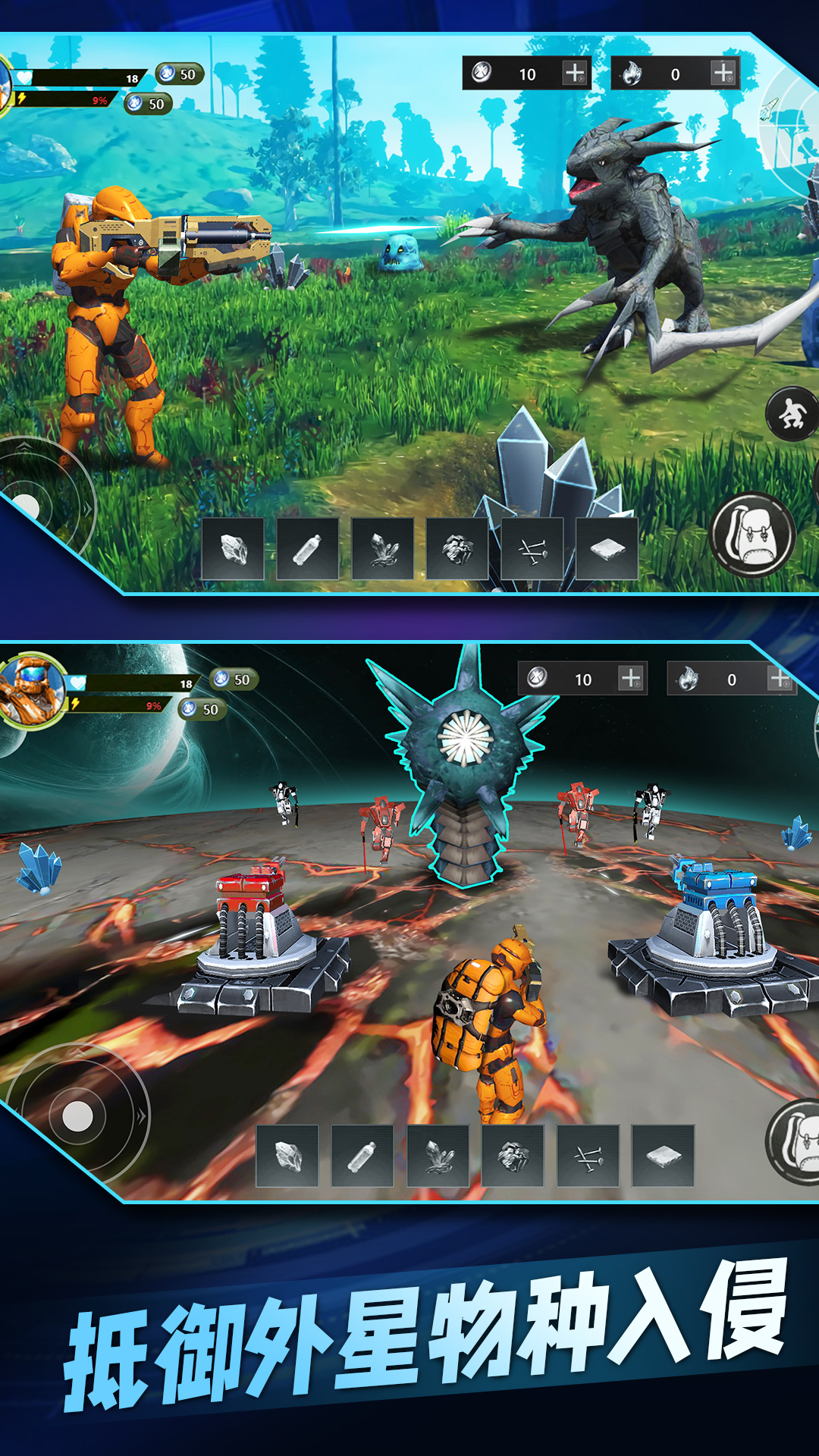Tap the crouch stance button
The image size is (819, 1456).
[x=792, y=414]
